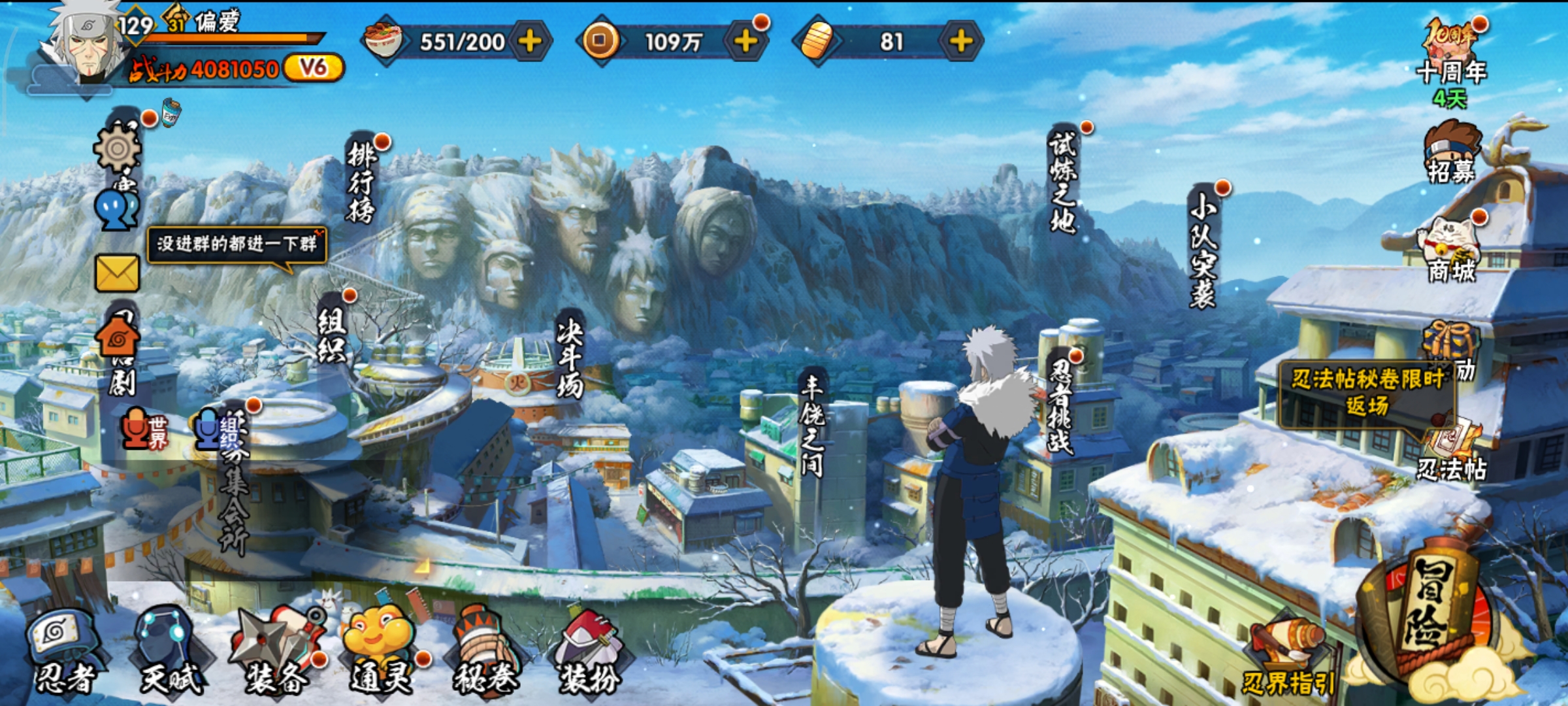Open the 忍法帖 battle pass
This screenshot has width=1568, height=706.
[x=1452, y=451]
